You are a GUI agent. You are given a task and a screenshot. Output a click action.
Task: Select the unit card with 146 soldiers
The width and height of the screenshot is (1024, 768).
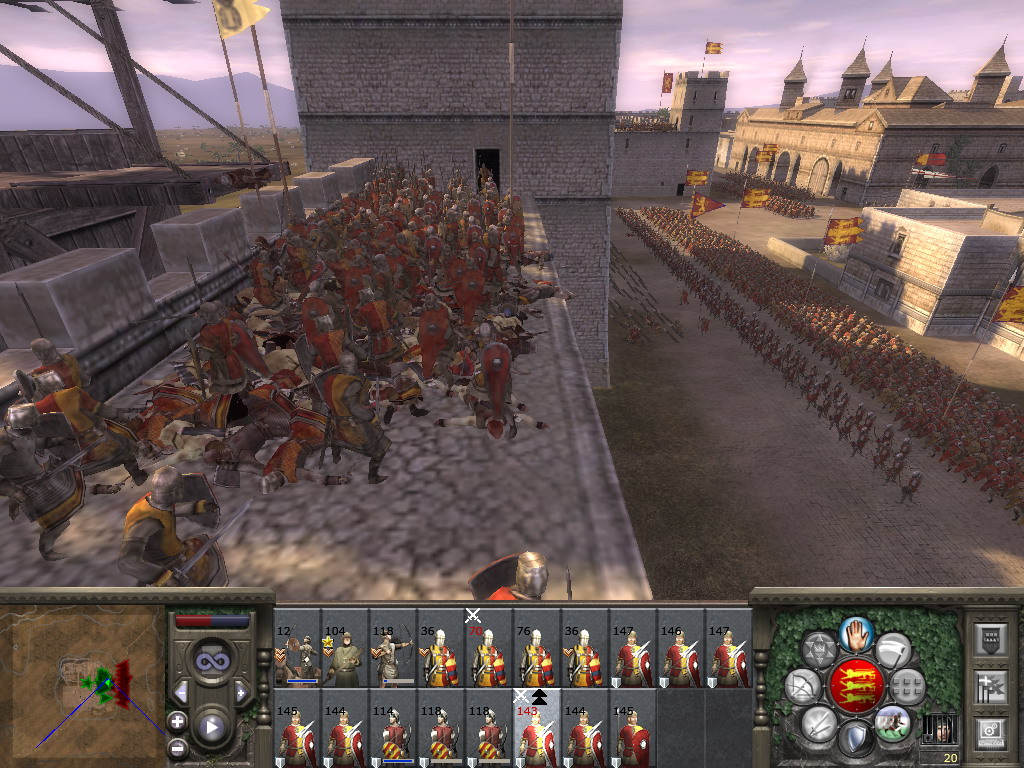pyautogui.click(x=681, y=649)
